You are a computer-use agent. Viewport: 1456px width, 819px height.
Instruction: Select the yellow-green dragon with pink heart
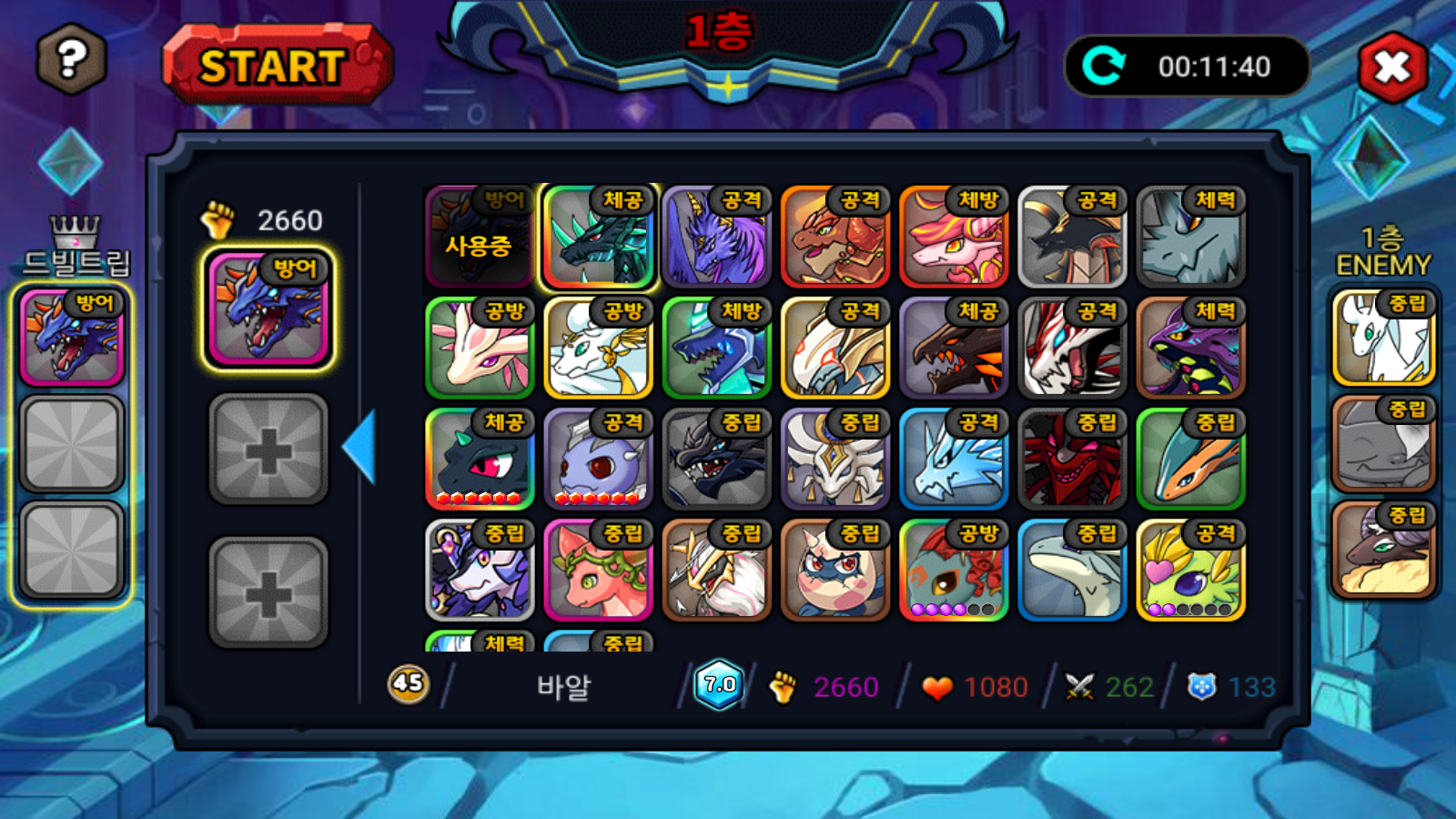pos(1190,571)
